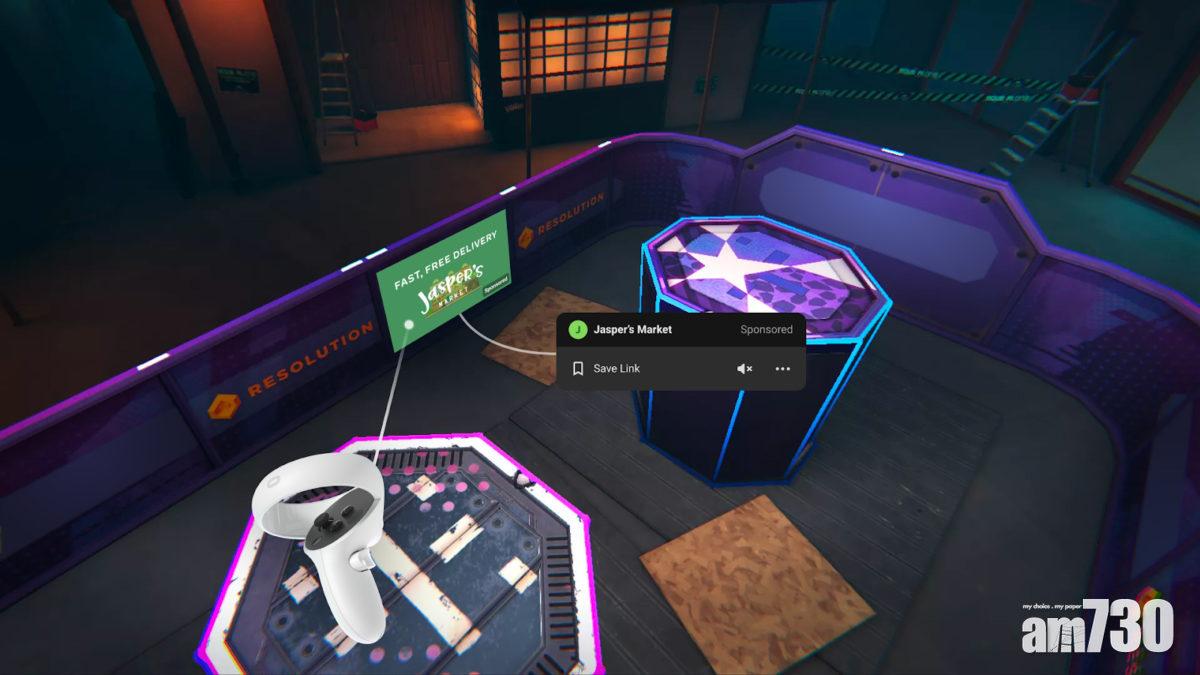
Task: Open the three-dot more options menu
Action: tap(782, 369)
